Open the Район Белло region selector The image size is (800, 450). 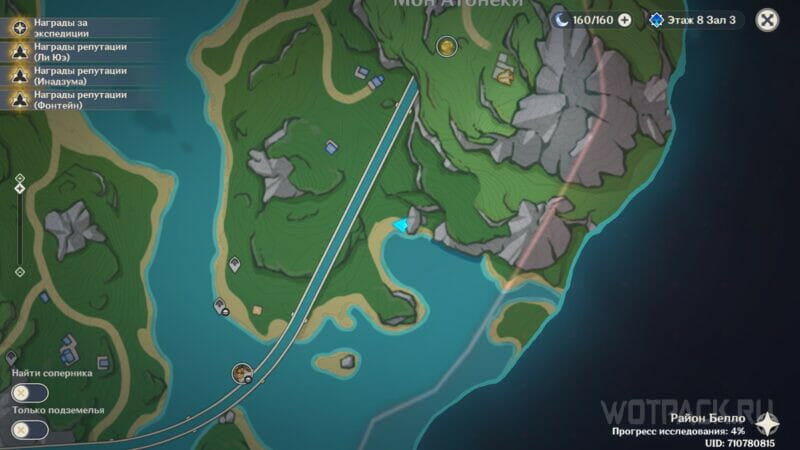[x=767, y=423]
